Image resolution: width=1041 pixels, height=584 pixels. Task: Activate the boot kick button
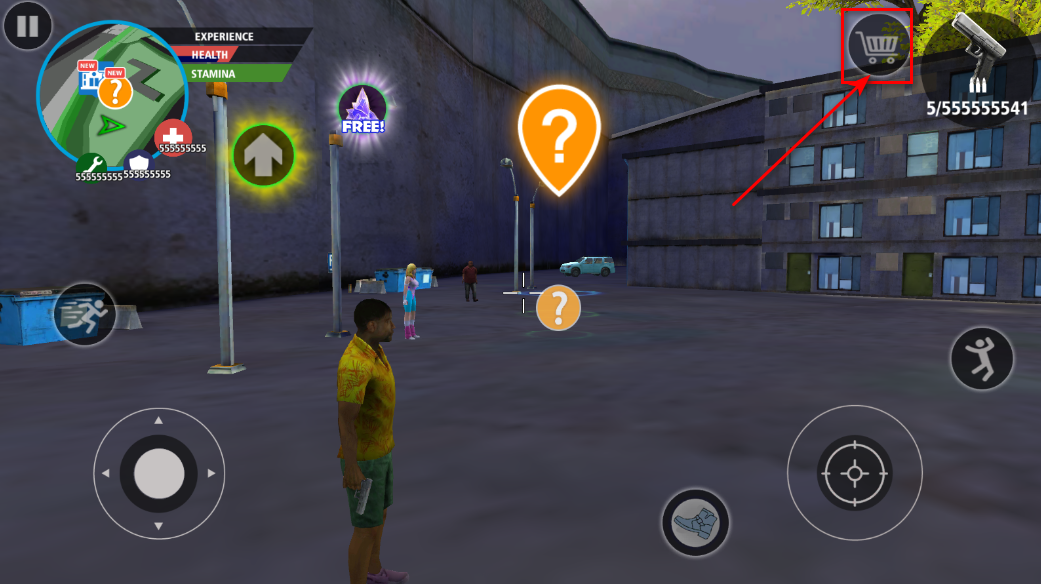click(x=695, y=522)
